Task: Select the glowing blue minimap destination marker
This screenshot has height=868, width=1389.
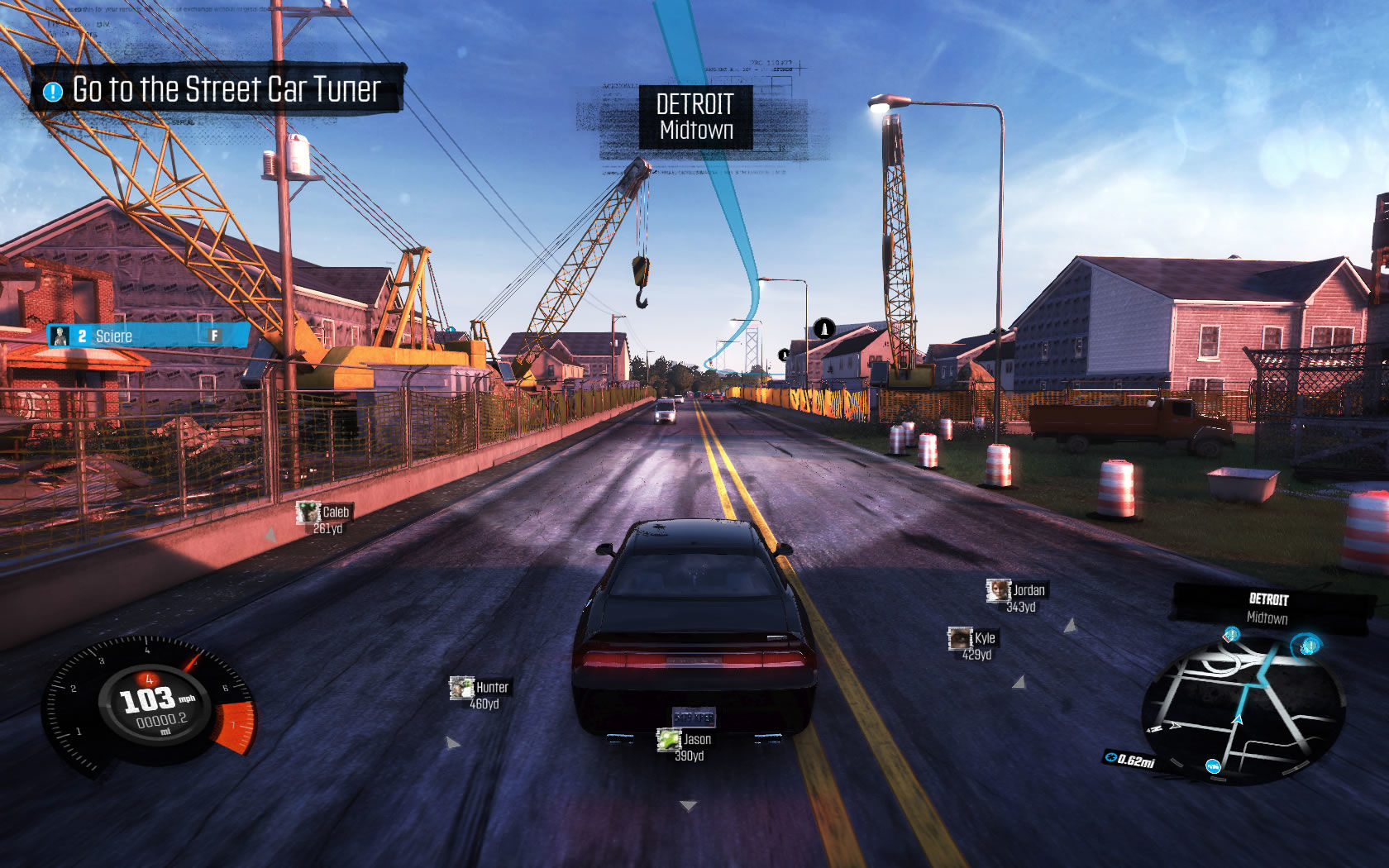Action: tap(1308, 644)
